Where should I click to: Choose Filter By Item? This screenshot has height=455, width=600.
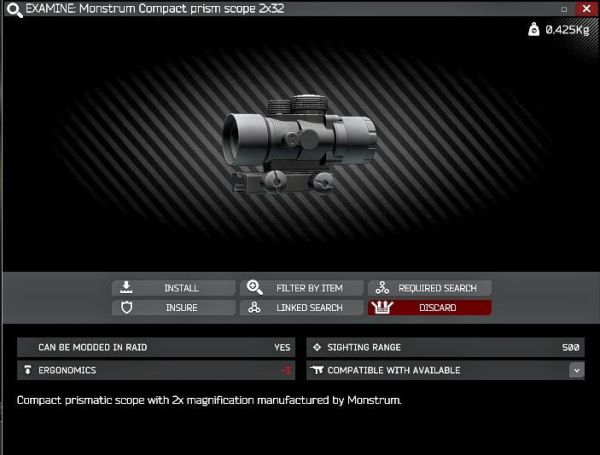coord(301,288)
